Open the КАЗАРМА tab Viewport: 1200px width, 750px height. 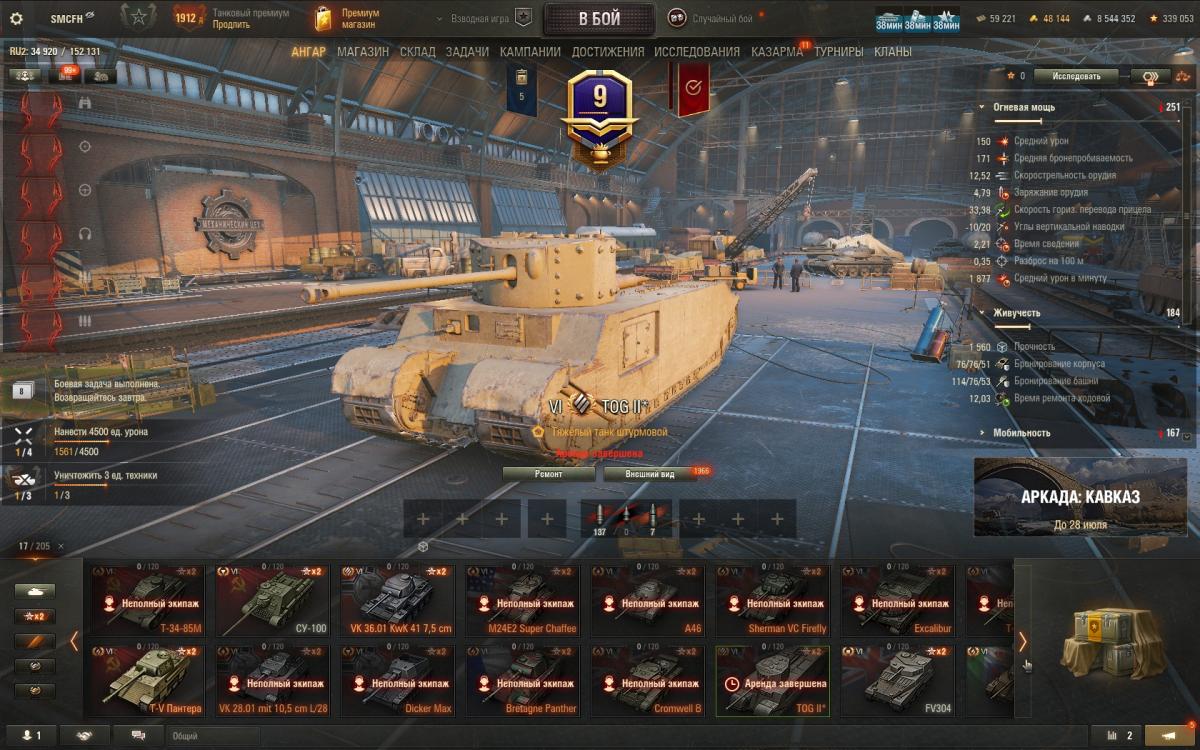[x=777, y=52]
